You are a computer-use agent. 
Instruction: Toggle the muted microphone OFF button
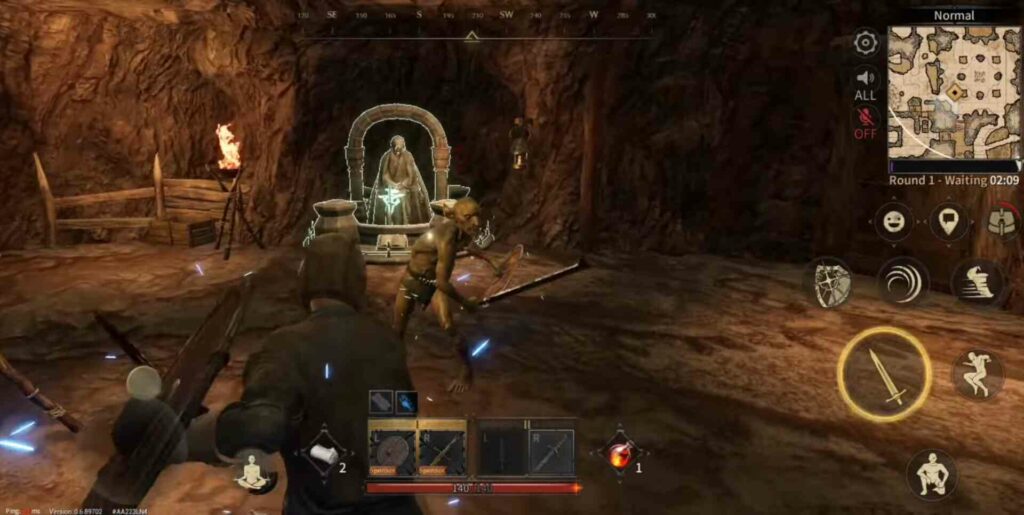click(865, 120)
